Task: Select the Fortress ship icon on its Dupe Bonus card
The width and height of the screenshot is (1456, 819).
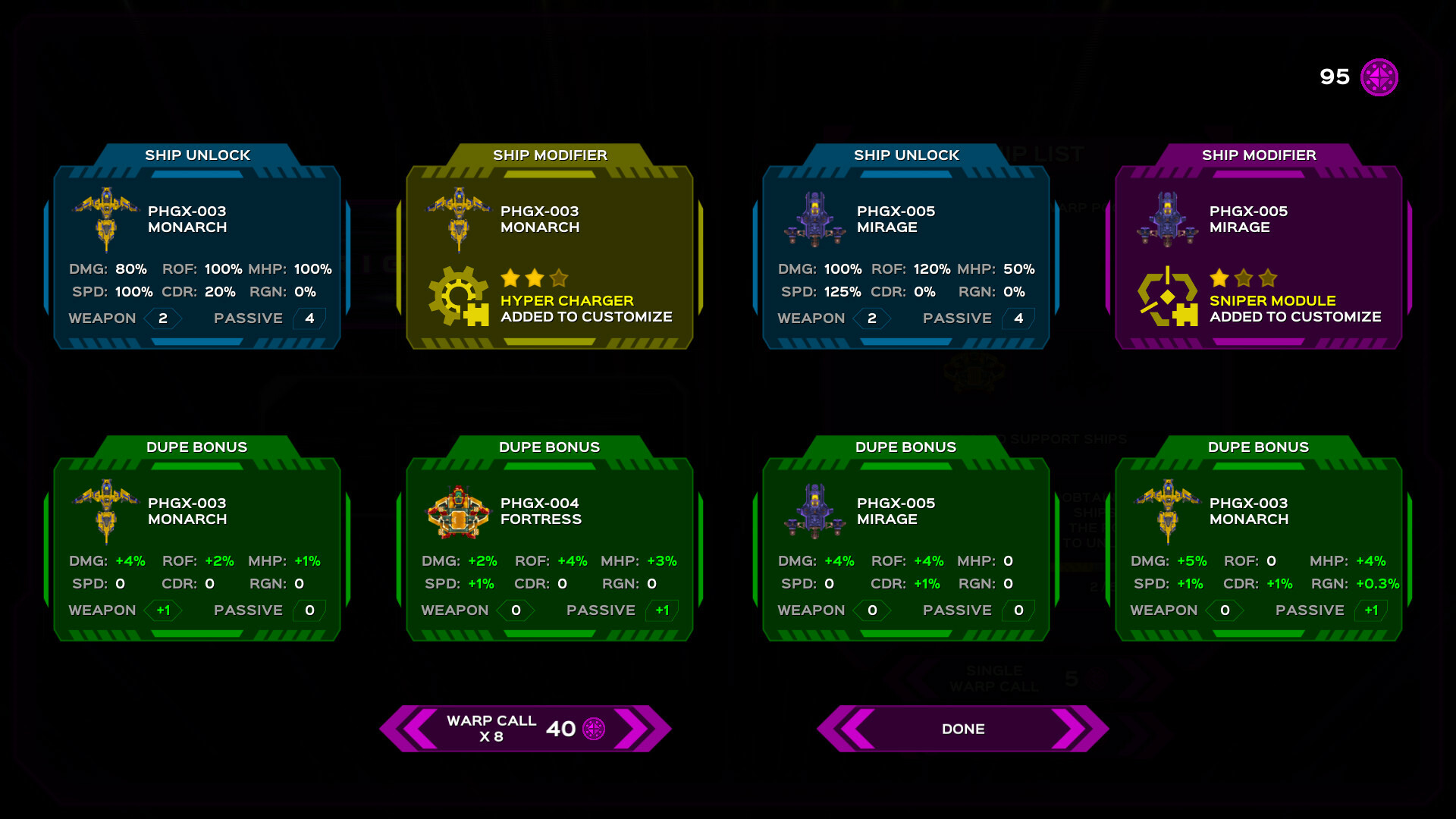Action: click(459, 513)
